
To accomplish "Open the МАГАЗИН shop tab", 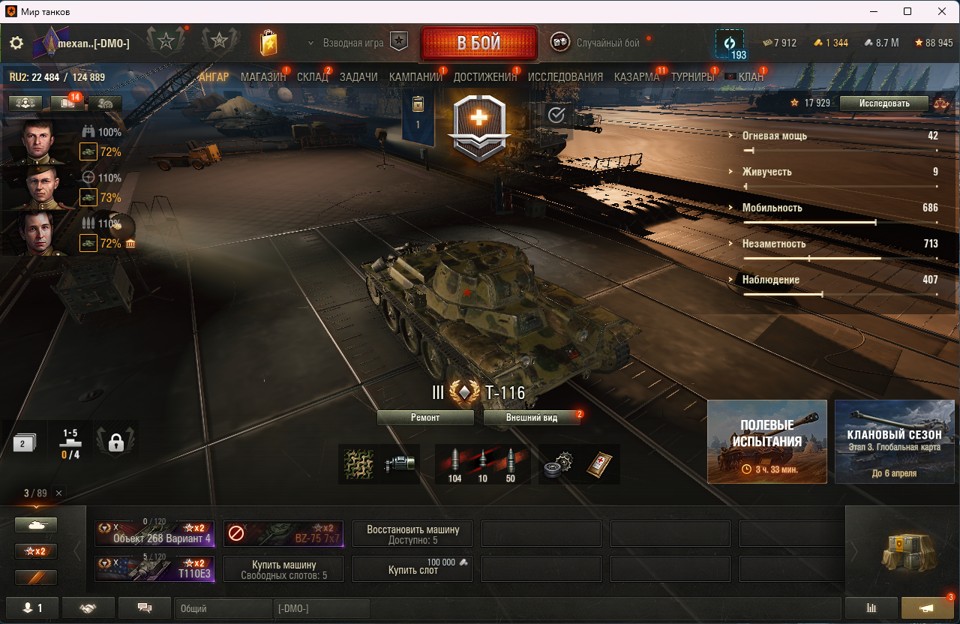I will pos(263,77).
